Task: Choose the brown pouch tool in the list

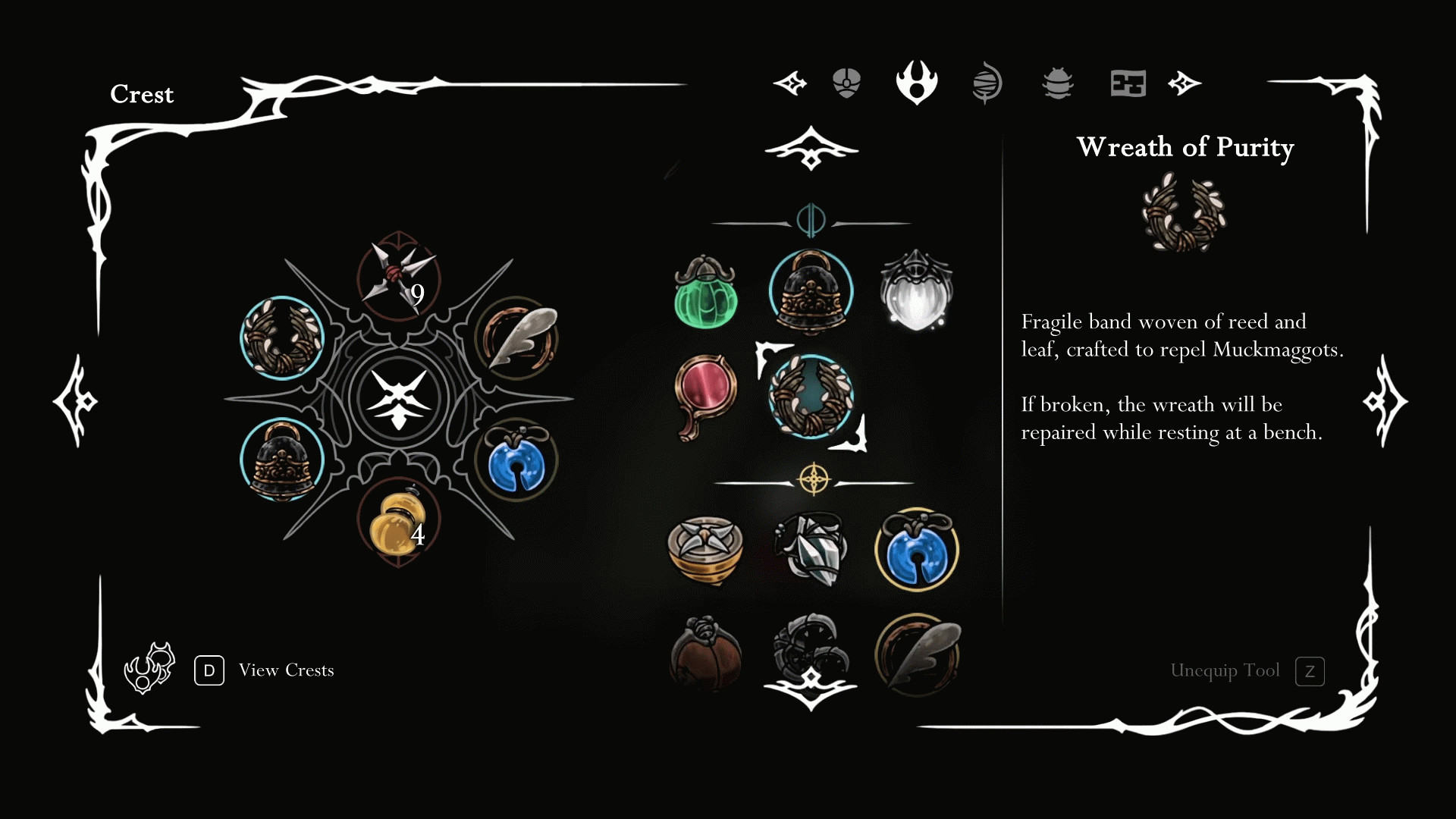Action: (705, 654)
